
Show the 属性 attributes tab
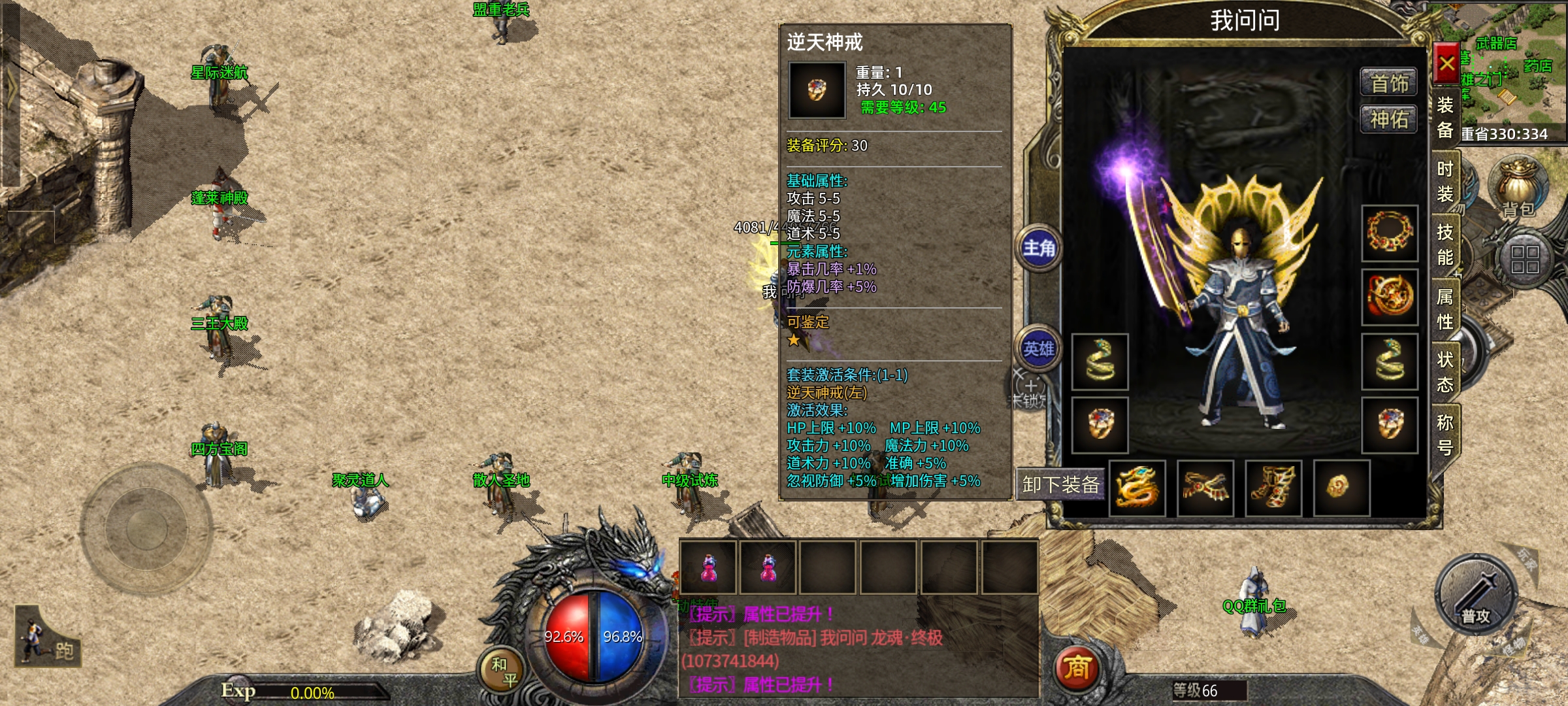(x=1445, y=309)
